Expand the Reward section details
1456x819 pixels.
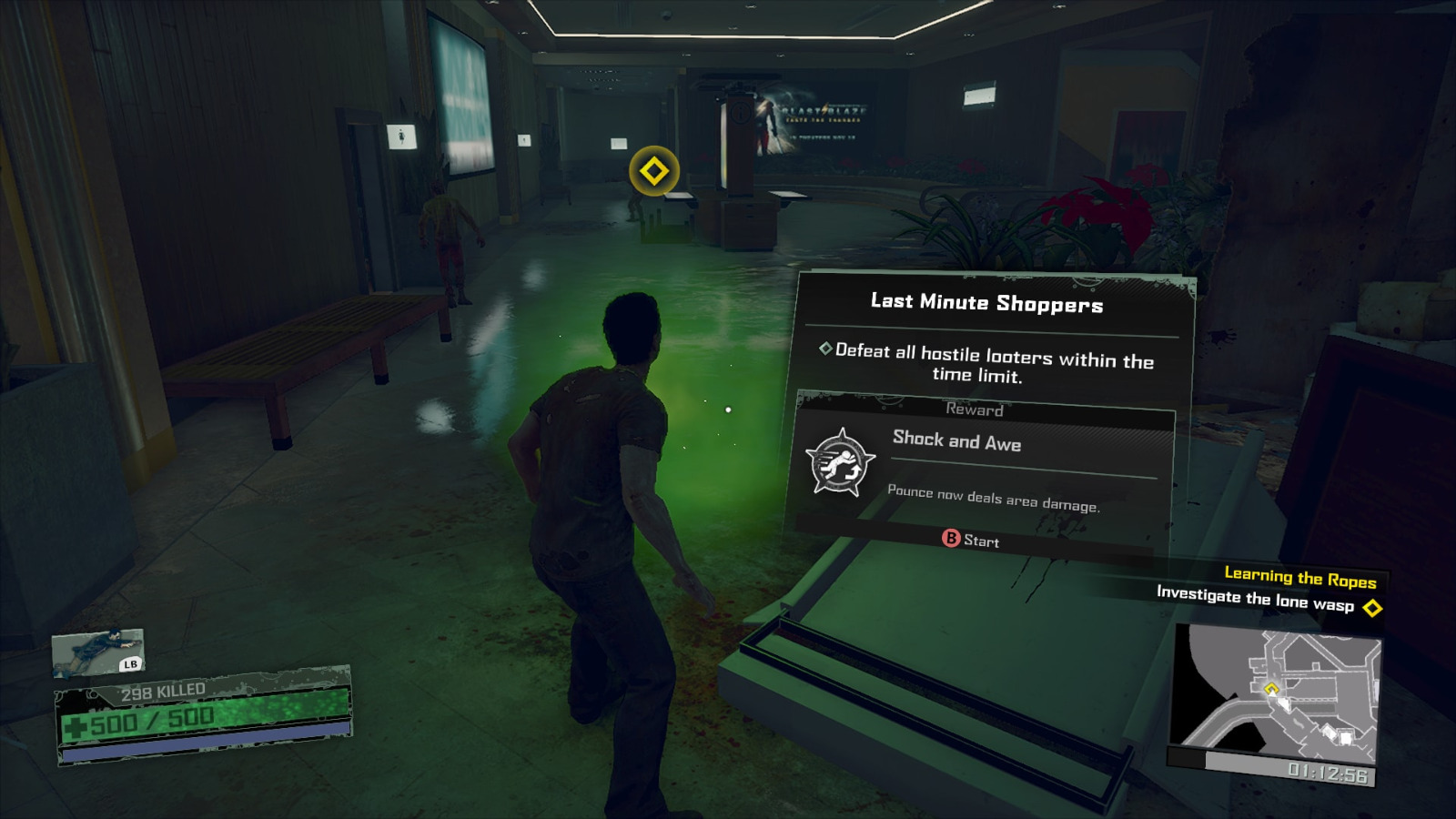point(974,410)
